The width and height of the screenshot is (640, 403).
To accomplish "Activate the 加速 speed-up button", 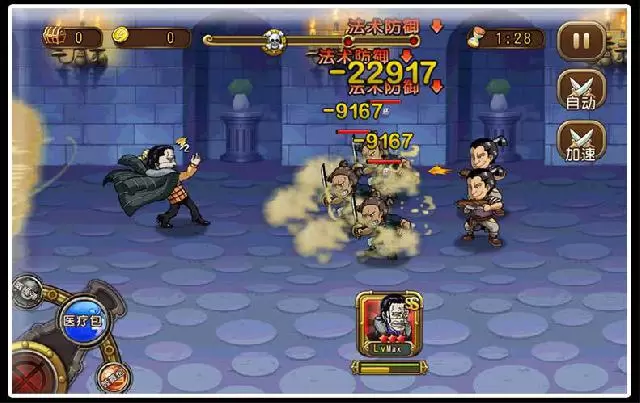I will pyautogui.click(x=581, y=141).
